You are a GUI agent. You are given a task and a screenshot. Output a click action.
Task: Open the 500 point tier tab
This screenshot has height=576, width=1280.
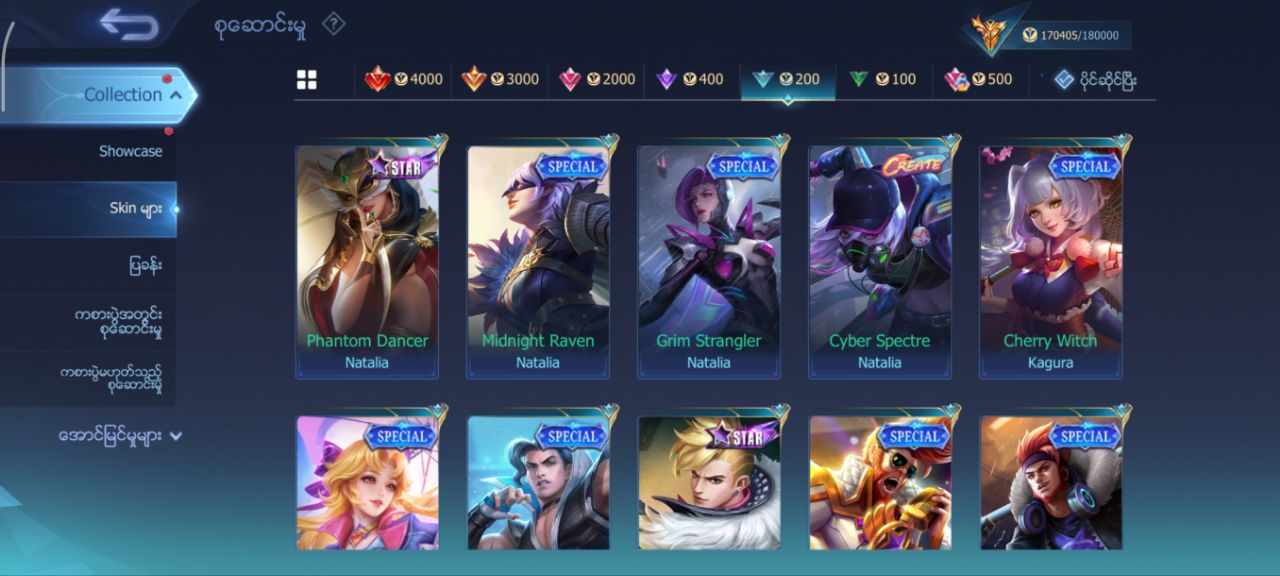[x=979, y=80]
